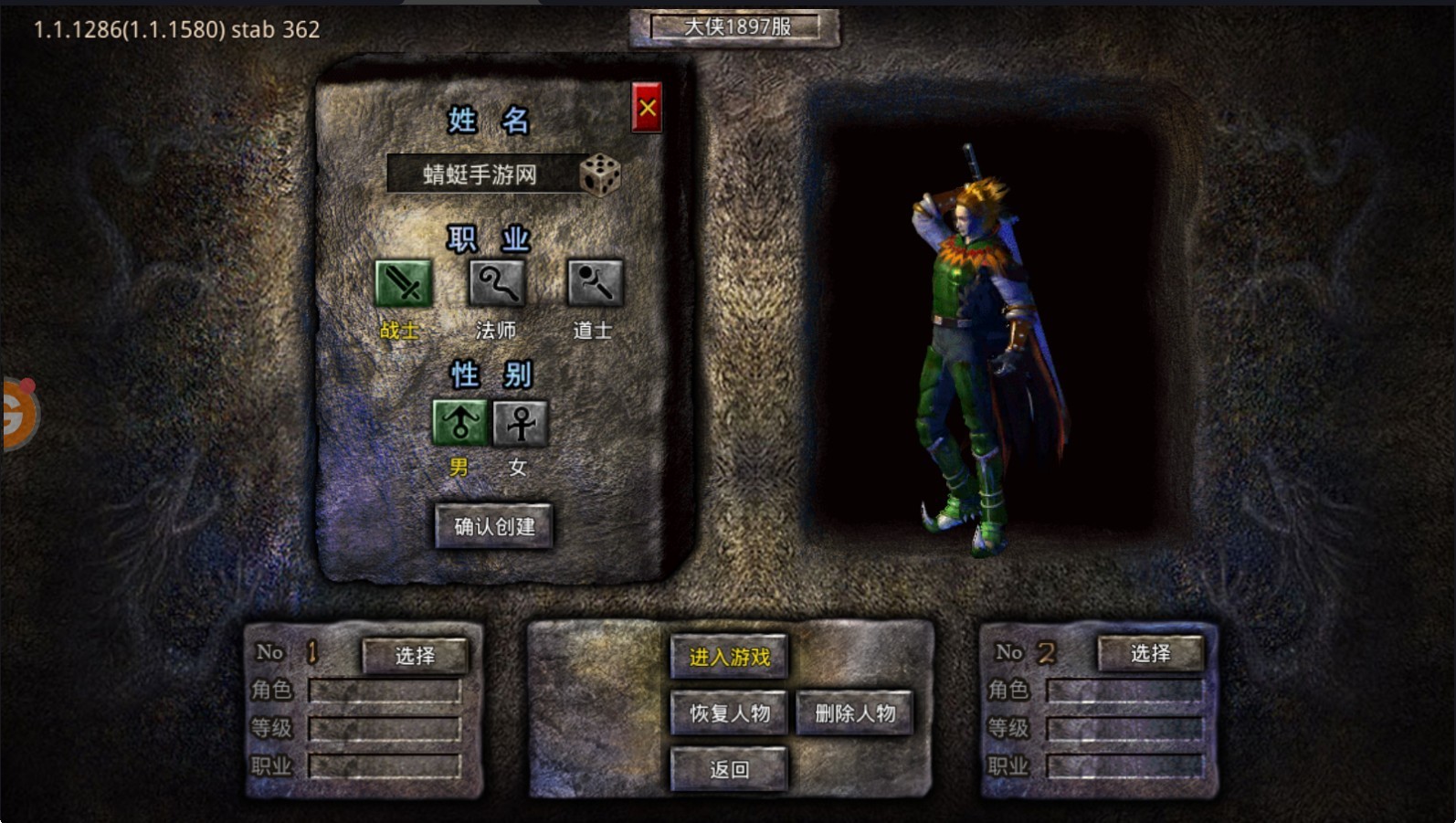The height and width of the screenshot is (823, 1456).
Task: Click the character name input field
Action: tap(480, 174)
